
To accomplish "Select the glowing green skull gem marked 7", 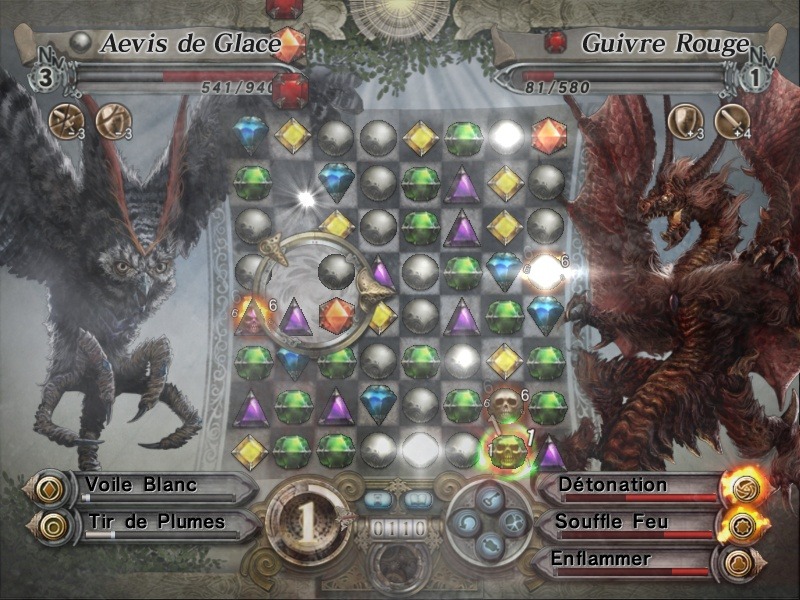I will coord(500,452).
